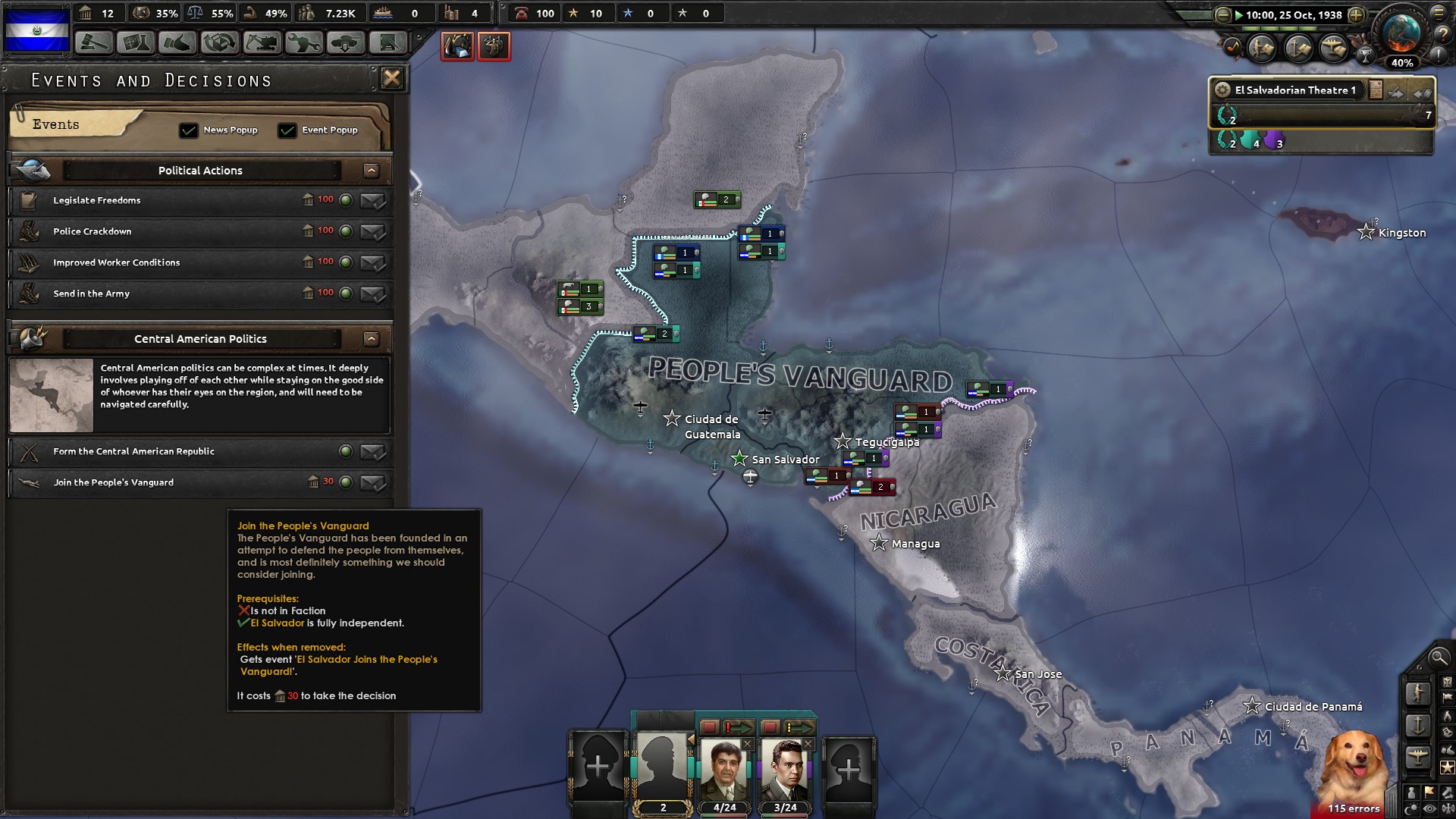Image resolution: width=1456 pixels, height=819 pixels.
Task: Uncheck the Event Popup checkbox
Action: pos(287,130)
